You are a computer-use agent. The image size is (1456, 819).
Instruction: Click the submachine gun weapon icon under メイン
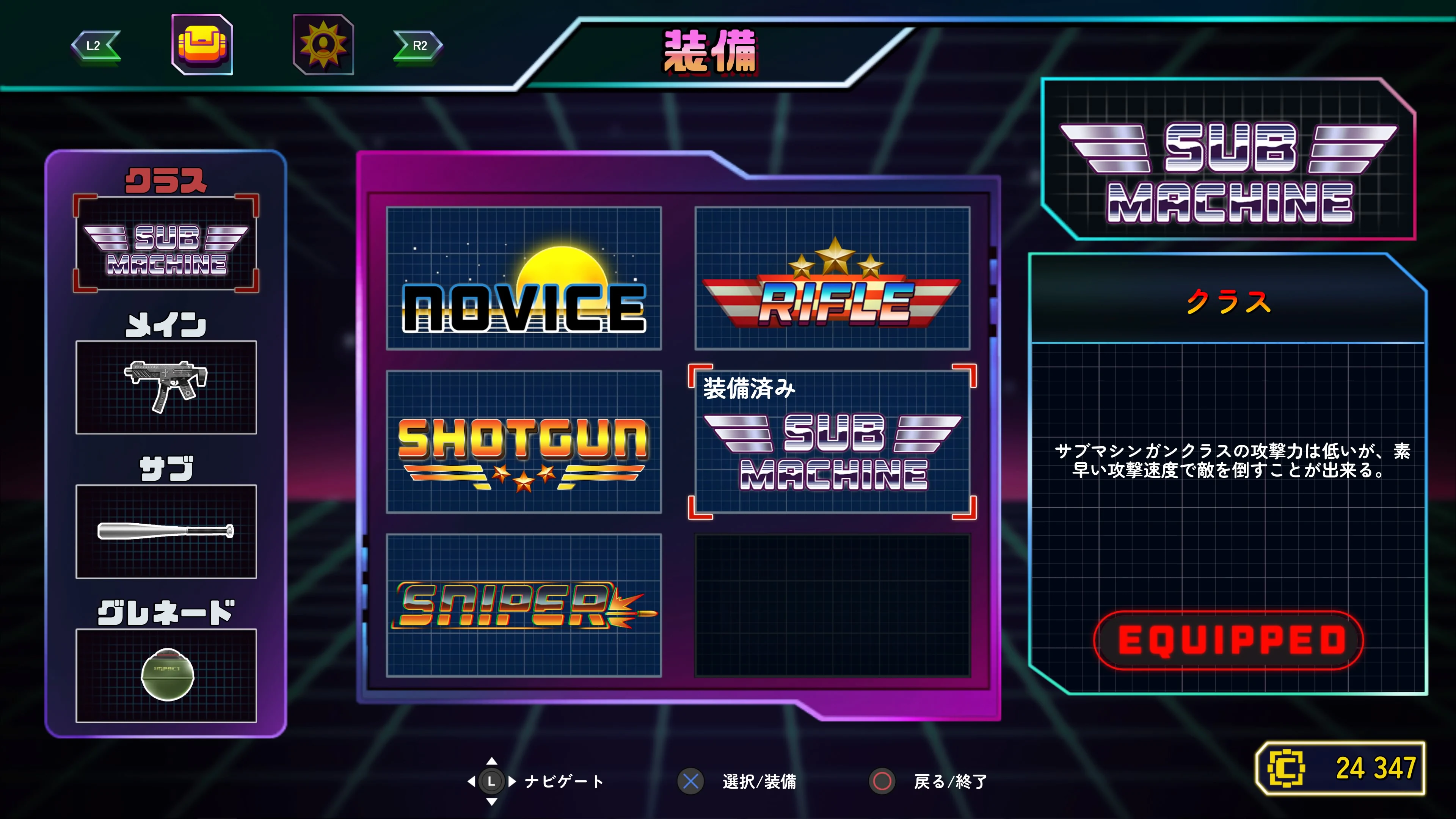pyautogui.click(x=166, y=388)
